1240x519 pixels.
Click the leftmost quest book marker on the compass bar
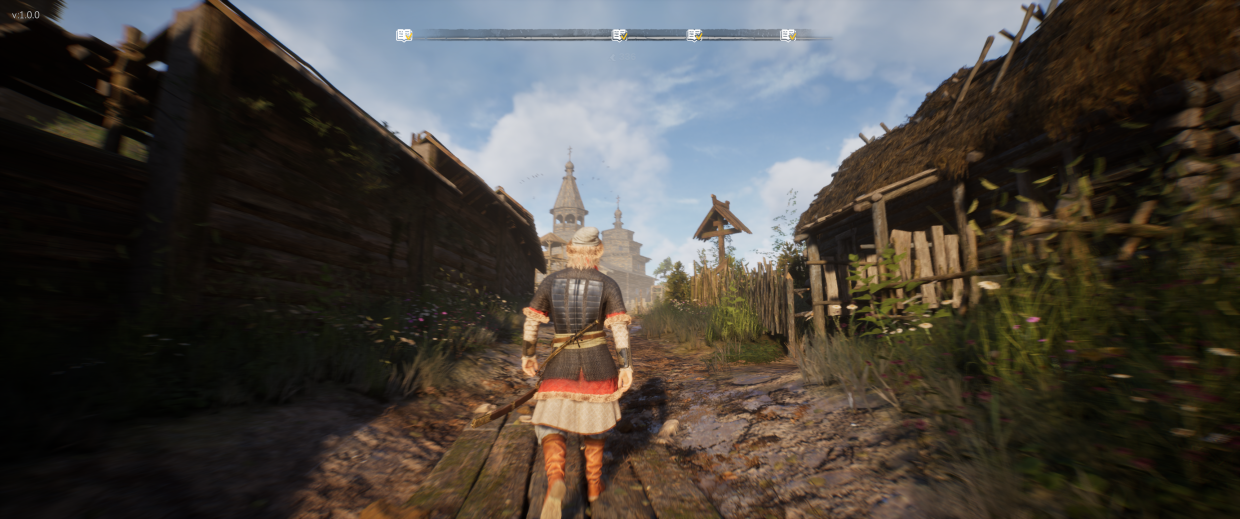pyautogui.click(x=403, y=35)
